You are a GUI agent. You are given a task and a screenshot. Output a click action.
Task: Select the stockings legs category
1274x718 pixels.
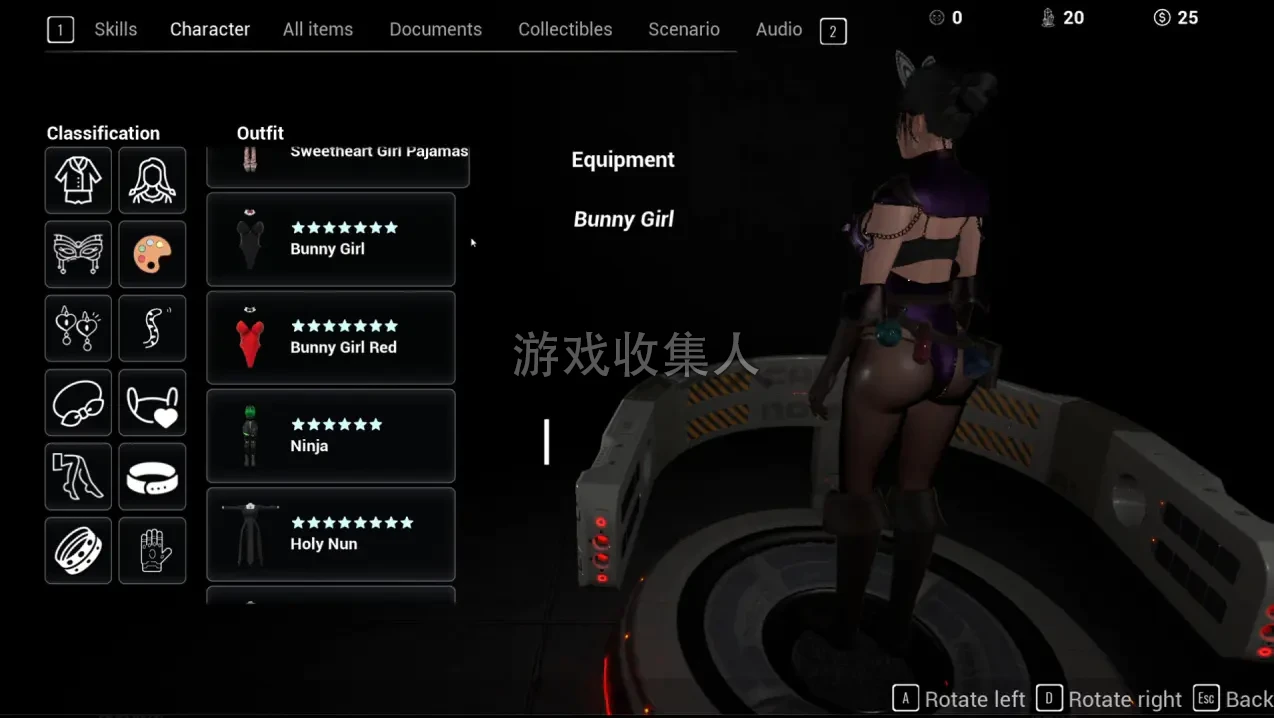coord(78,476)
